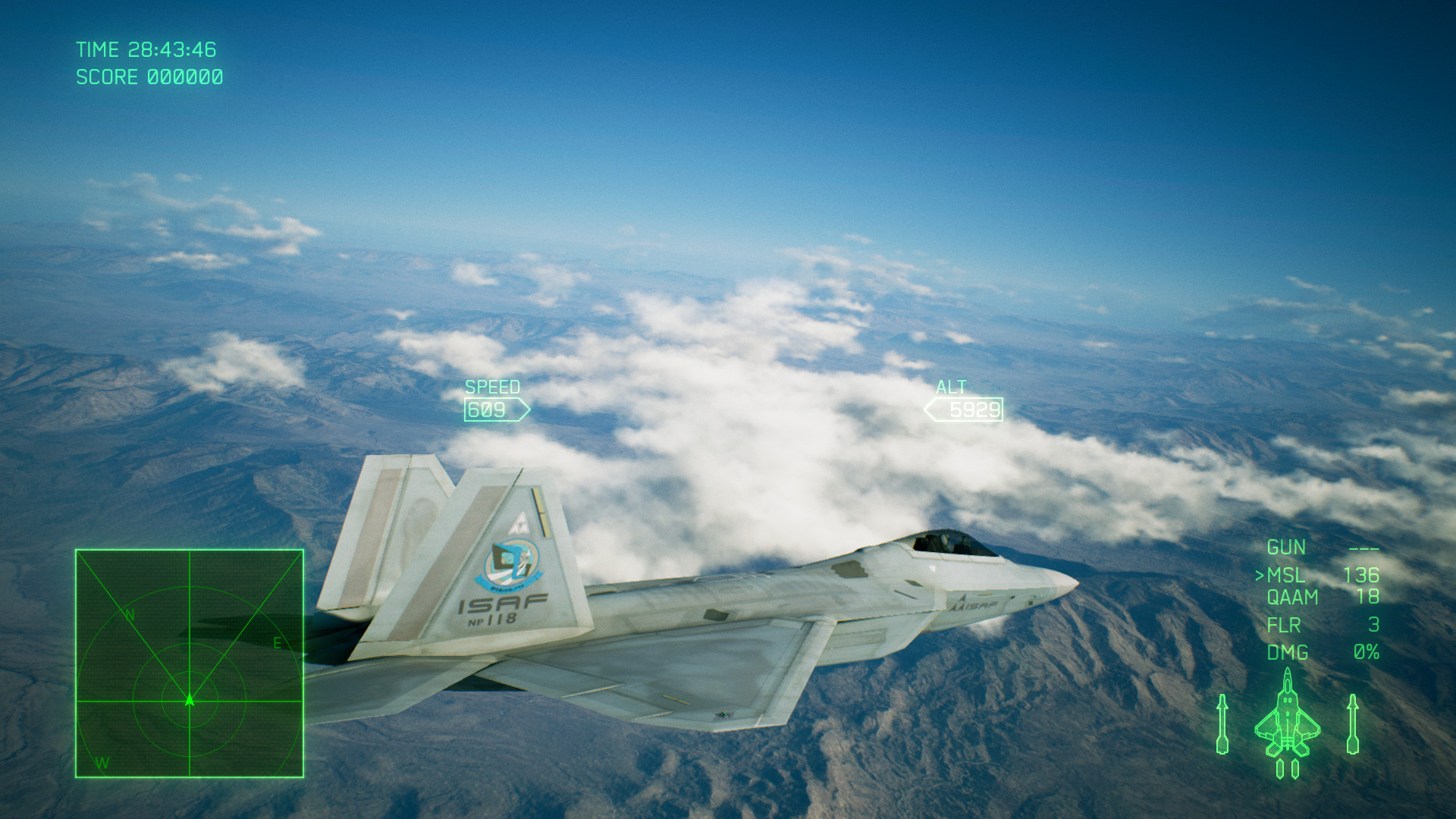Click the FLR flare counter icon
Screen dimensions: 1456x819
pos(1285,625)
